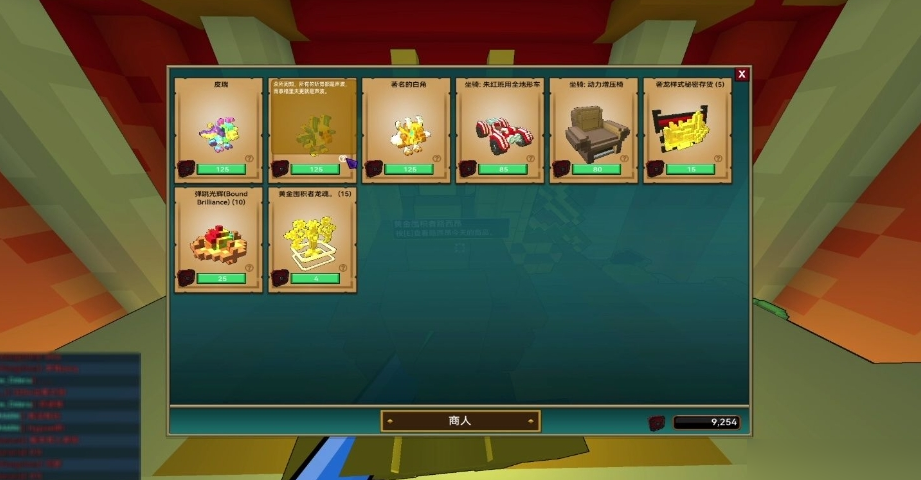
Task: Close the merchant shop window
Action: (741, 74)
